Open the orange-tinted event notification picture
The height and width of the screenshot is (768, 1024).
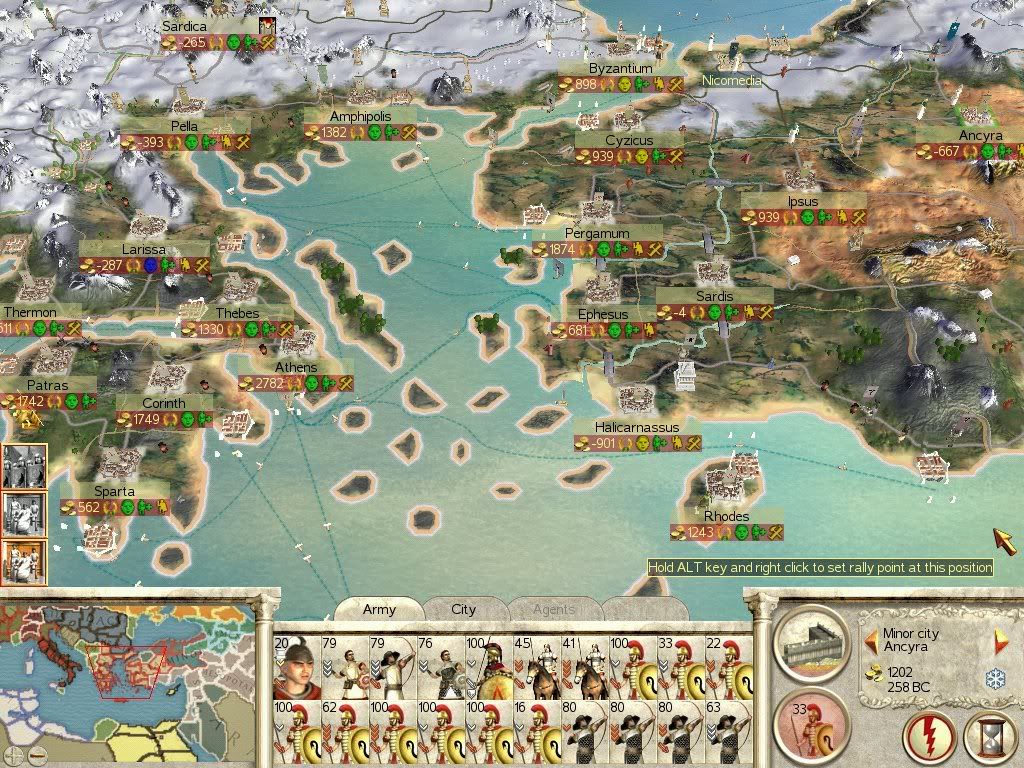24,562
